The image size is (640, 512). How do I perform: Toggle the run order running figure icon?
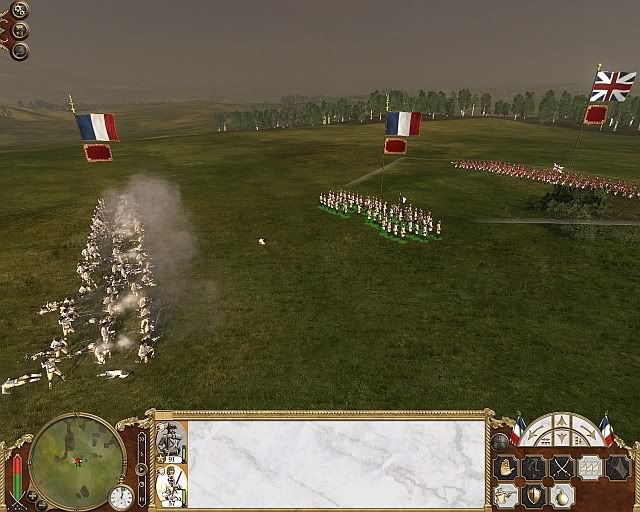[x=533, y=468]
